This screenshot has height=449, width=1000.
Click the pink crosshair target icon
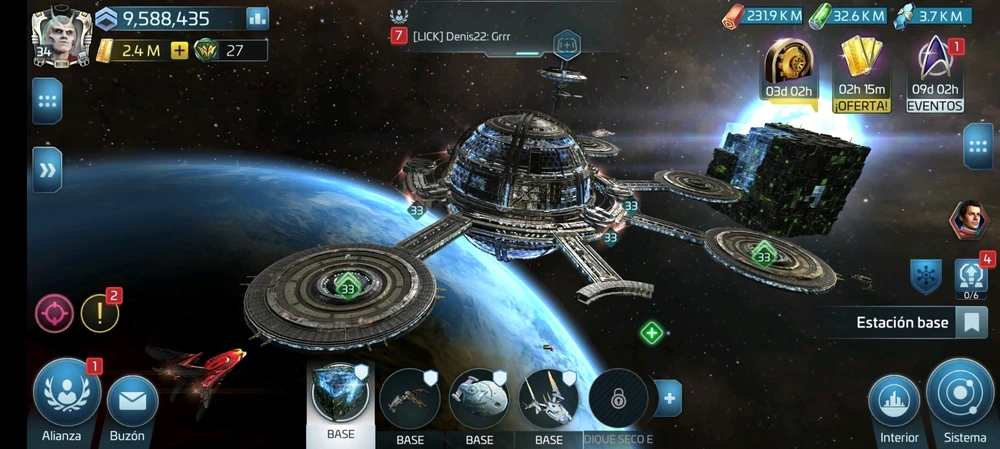(x=54, y=313)
